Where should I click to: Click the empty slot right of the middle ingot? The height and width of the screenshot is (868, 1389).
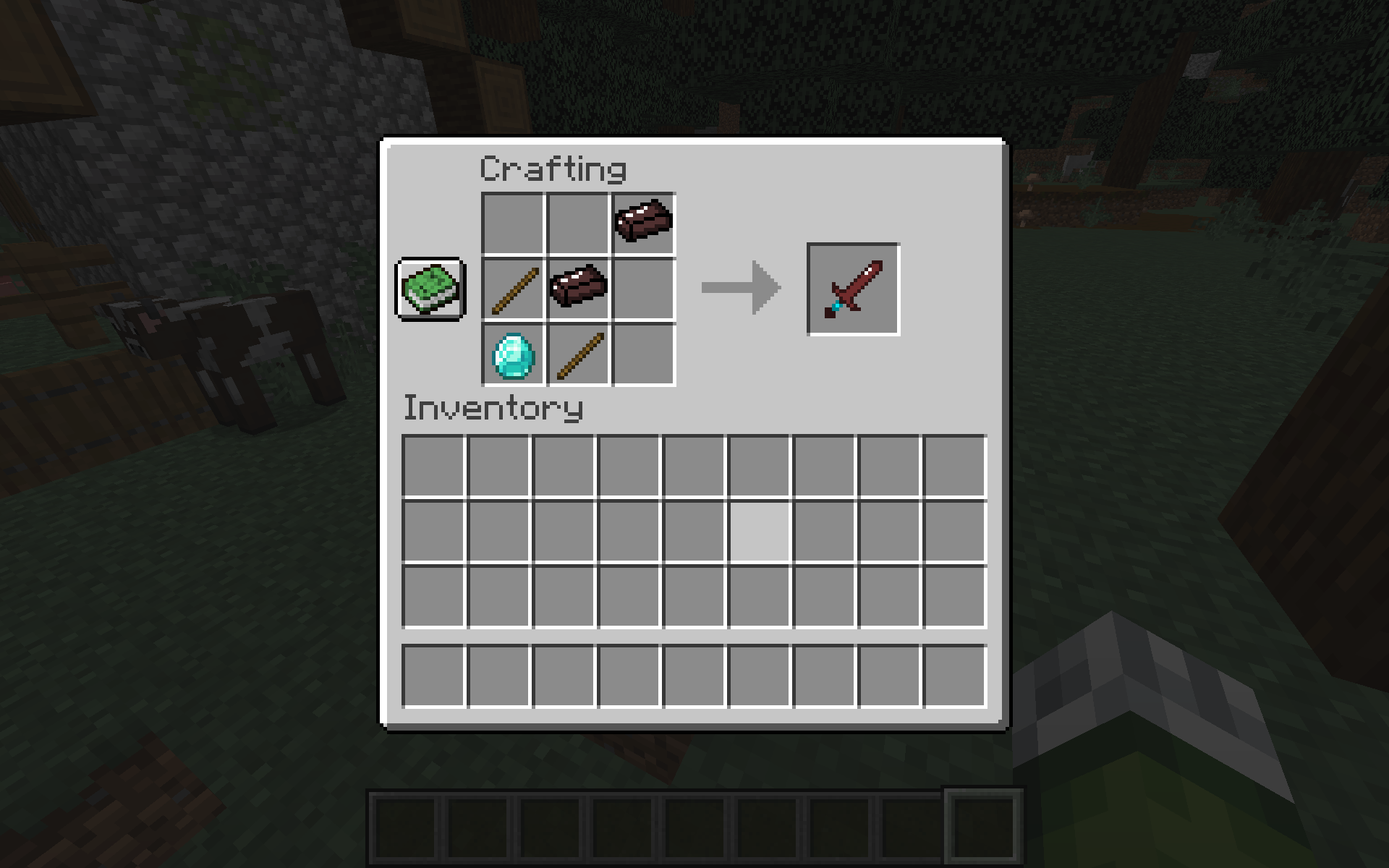coord(644,289)
